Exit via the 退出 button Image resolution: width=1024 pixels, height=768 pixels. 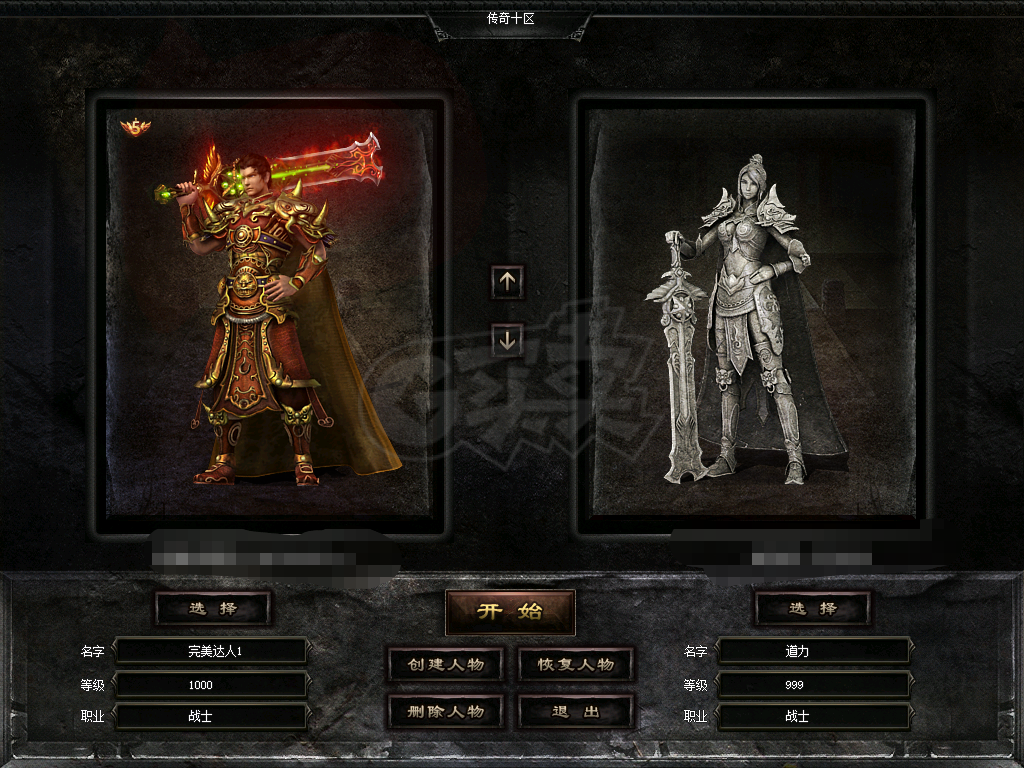(x=576, y=712)
